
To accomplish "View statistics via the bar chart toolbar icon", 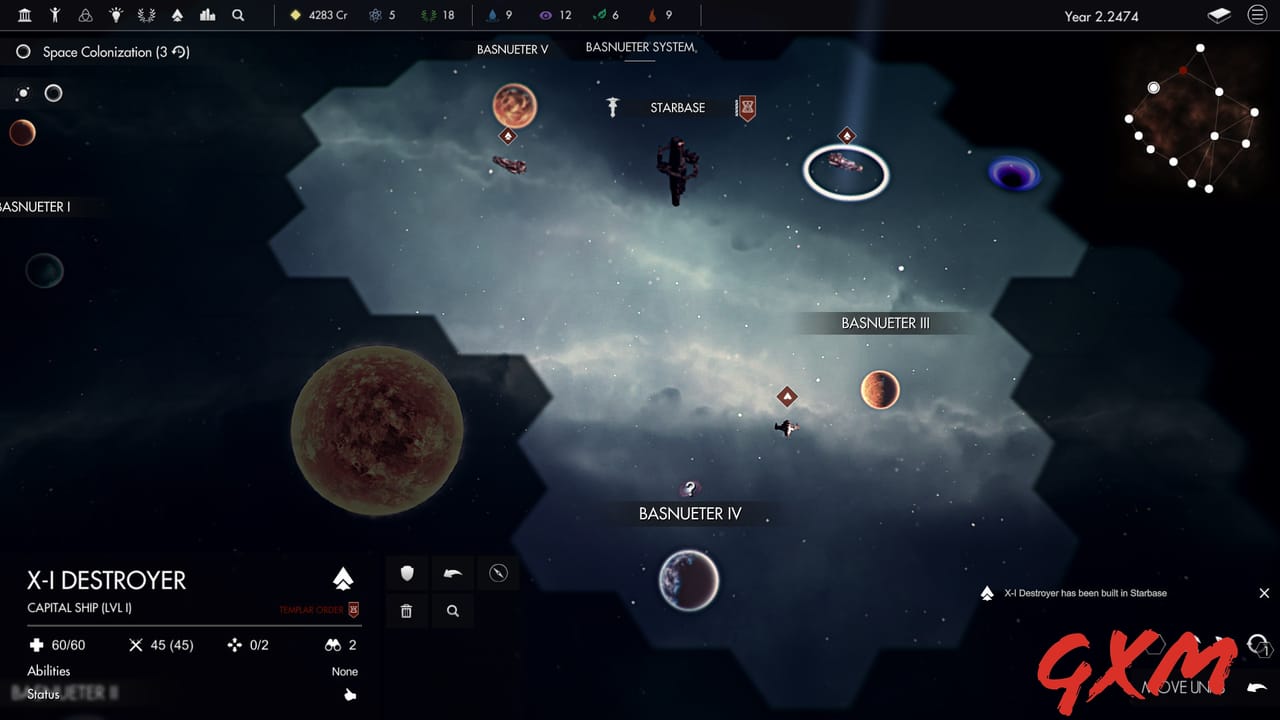I will click(x=207, y=15).
